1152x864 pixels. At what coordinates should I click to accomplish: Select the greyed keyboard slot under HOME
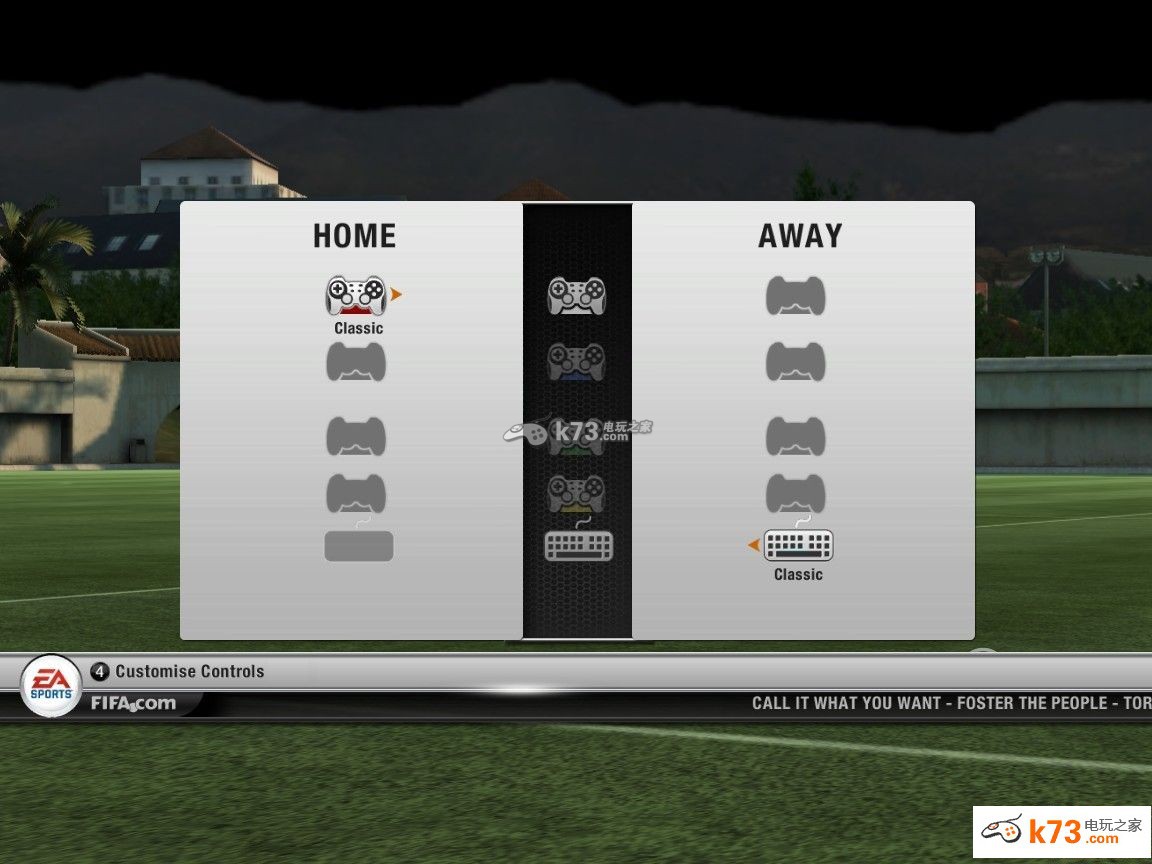(x=358, y=546)
